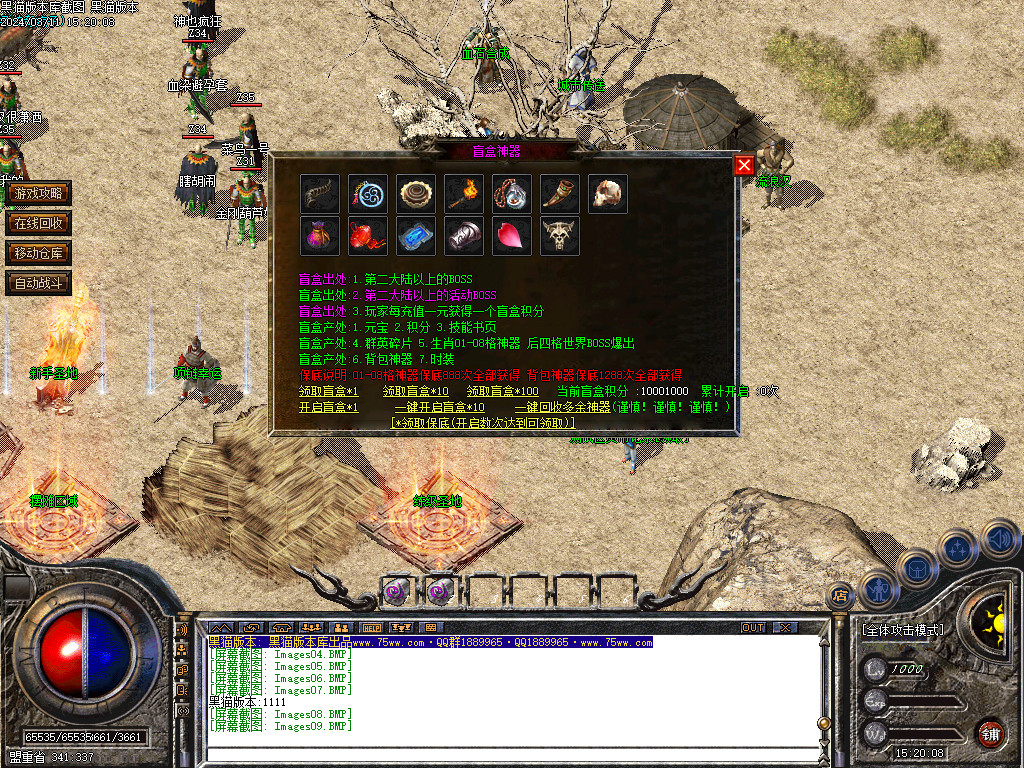
Task: One-click open ten blind boxes
Action: tap(439, 407)
